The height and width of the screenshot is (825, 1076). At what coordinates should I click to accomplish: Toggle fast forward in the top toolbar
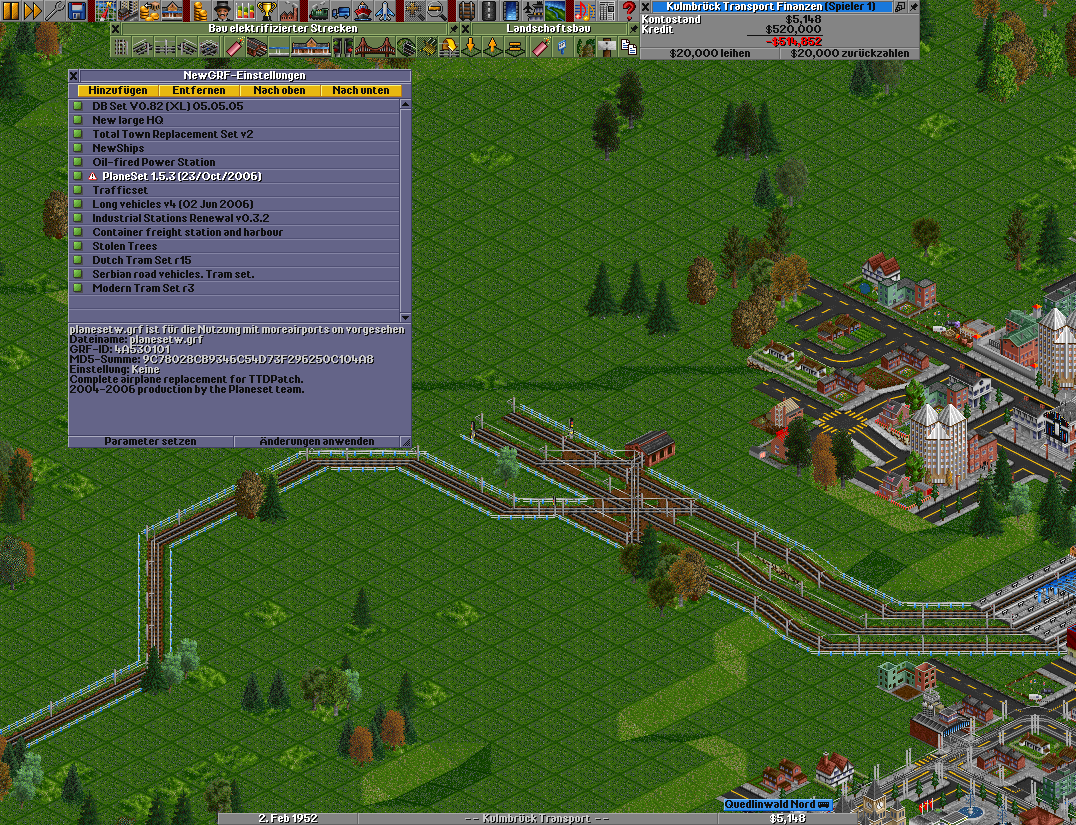click(31, 10)
